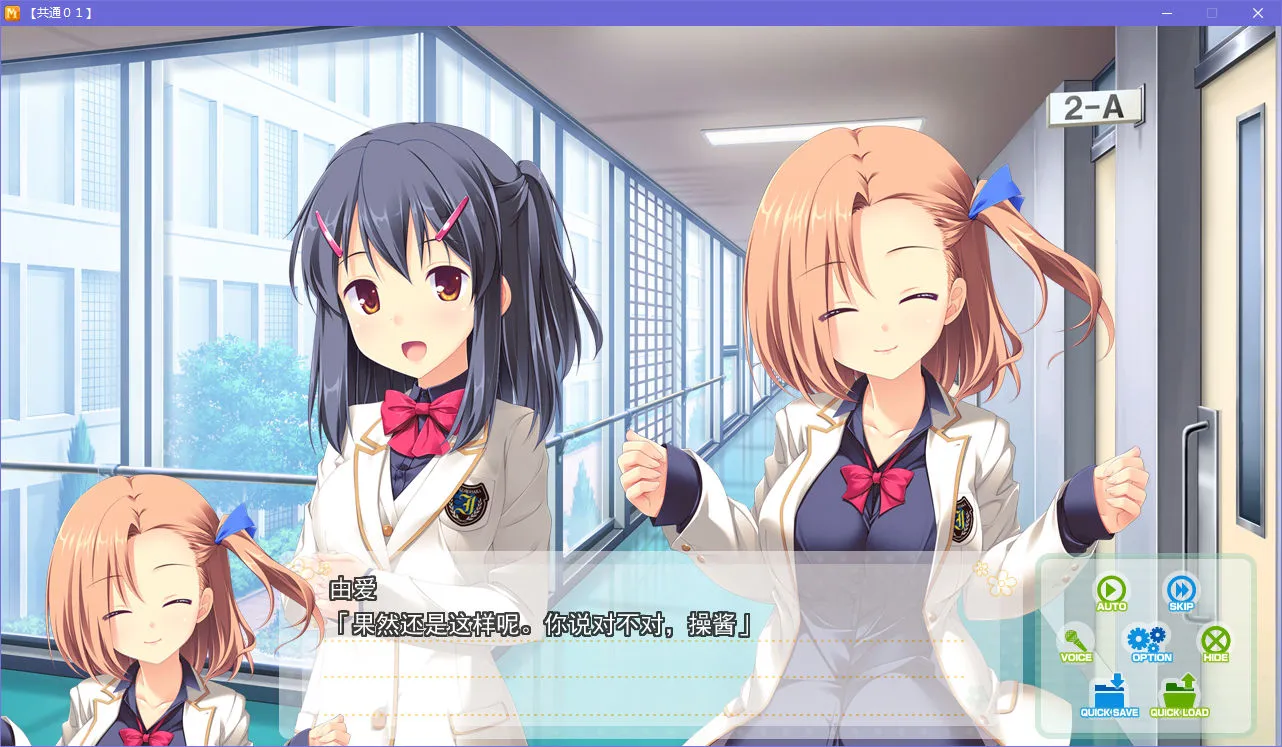Toggle automatic text advancement on
The width and height of the screenshot is (1282, 747).
tap(1110, 592)
